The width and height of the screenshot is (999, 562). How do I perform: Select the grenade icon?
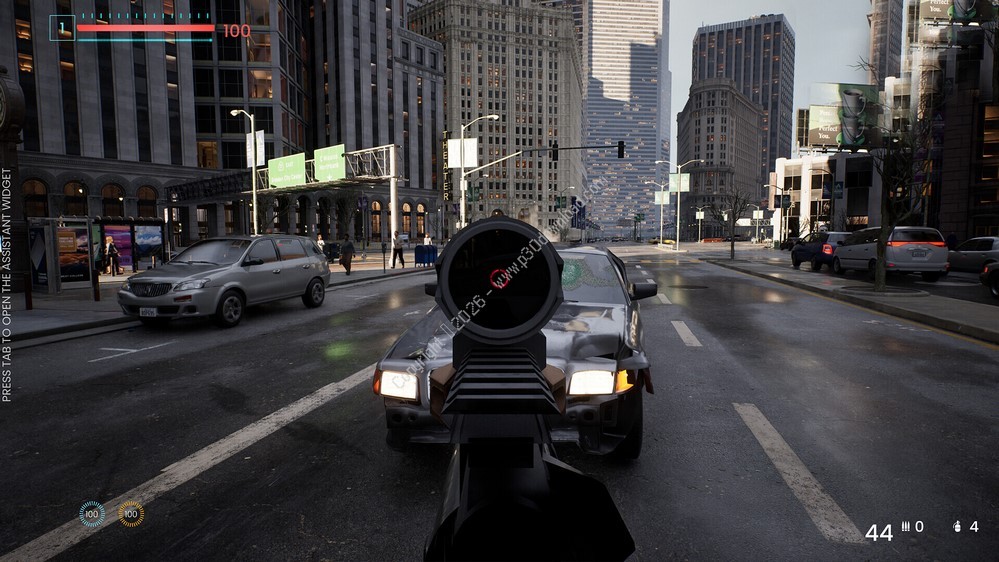point(957,526)
